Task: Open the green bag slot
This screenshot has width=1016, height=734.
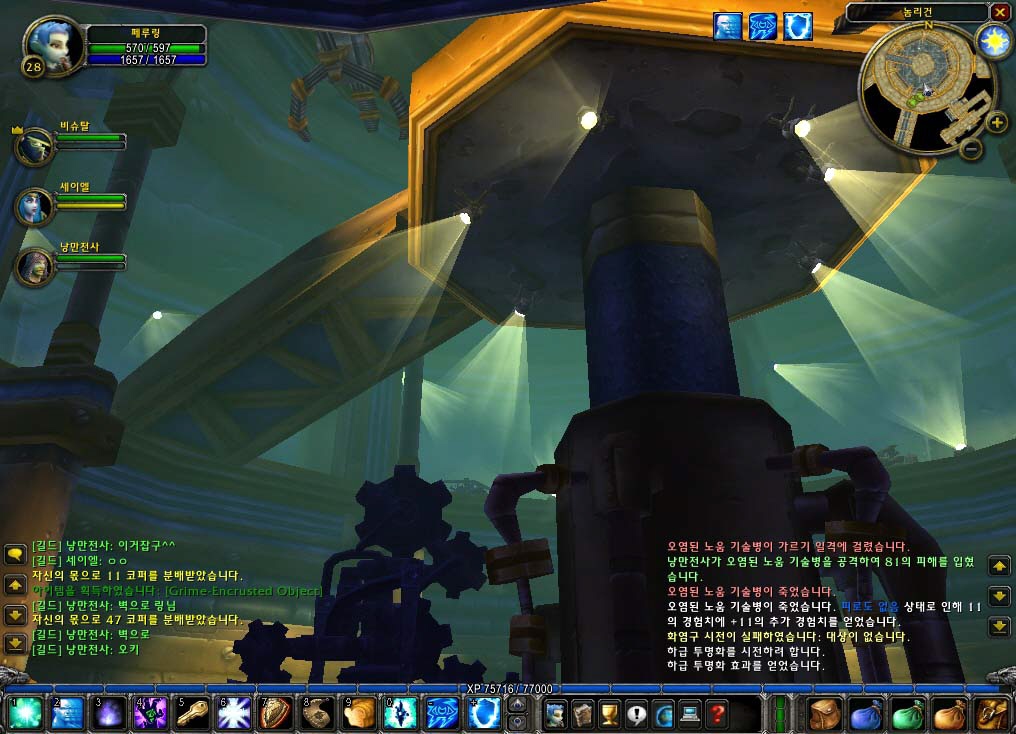Action: pos(906,714)
